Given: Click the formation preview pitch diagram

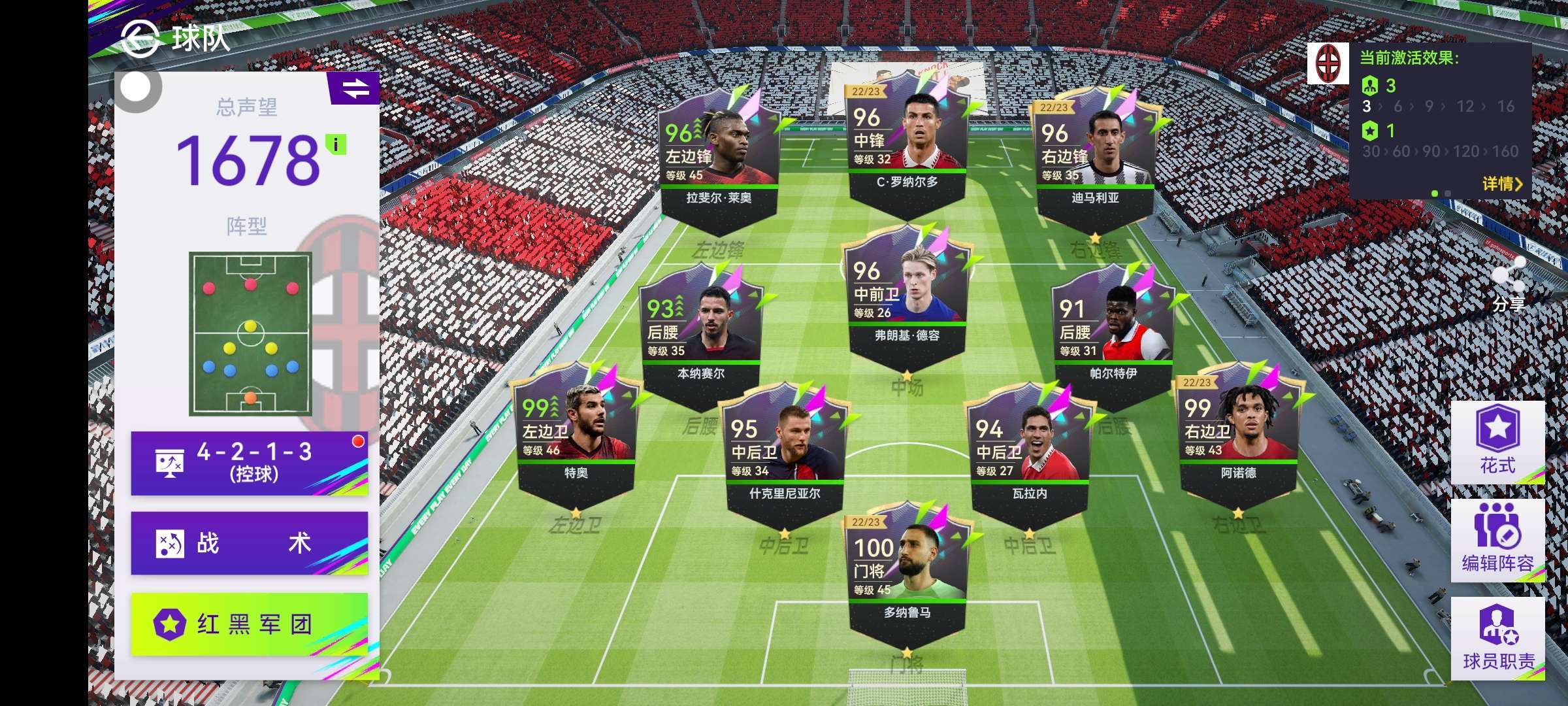Looking at the screenshot, I should coord(250,333).
